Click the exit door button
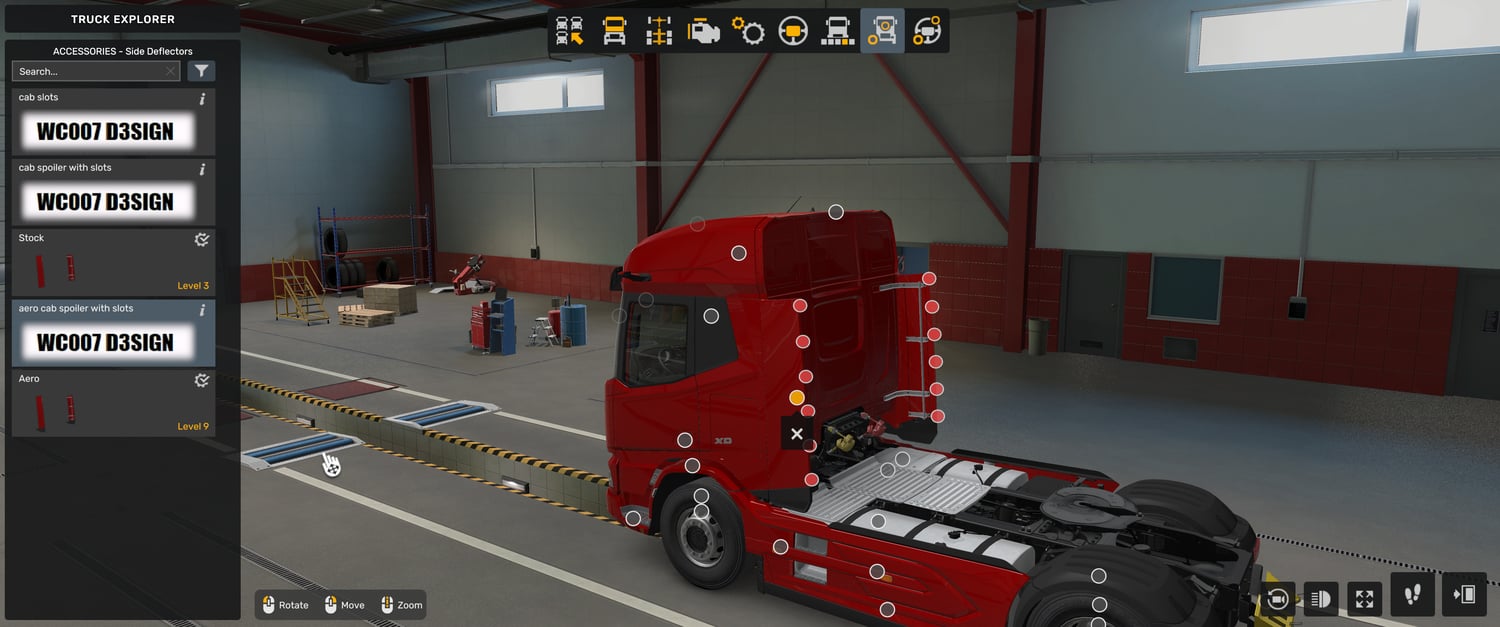This screenshot has width=1500, height=627. pyautogui.click(x=1465, y=595)
